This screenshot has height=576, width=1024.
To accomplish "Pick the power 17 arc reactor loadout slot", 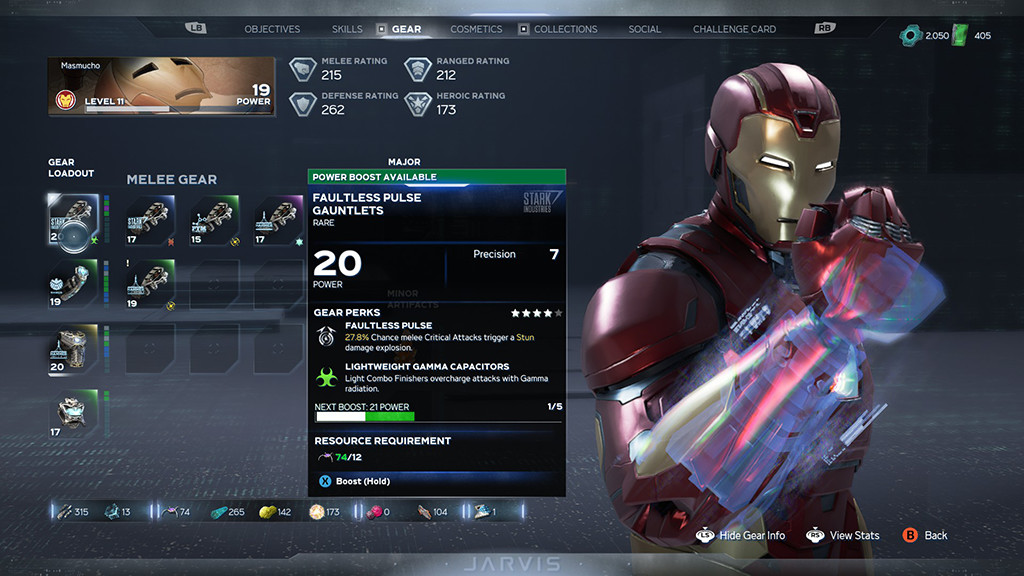I will pyautogui.click(x=74, y=414).
